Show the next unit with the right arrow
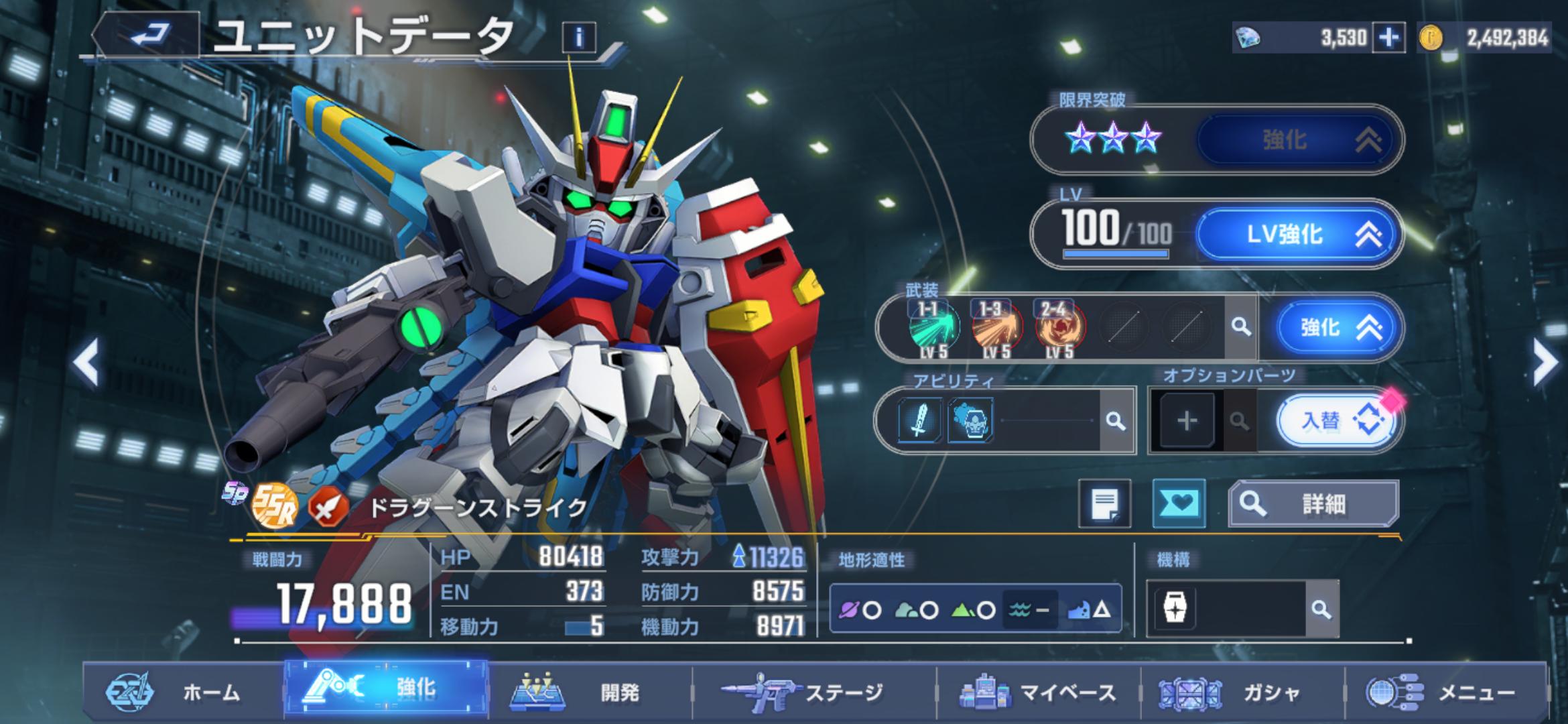1568x724 pixels. point(1544,363)
